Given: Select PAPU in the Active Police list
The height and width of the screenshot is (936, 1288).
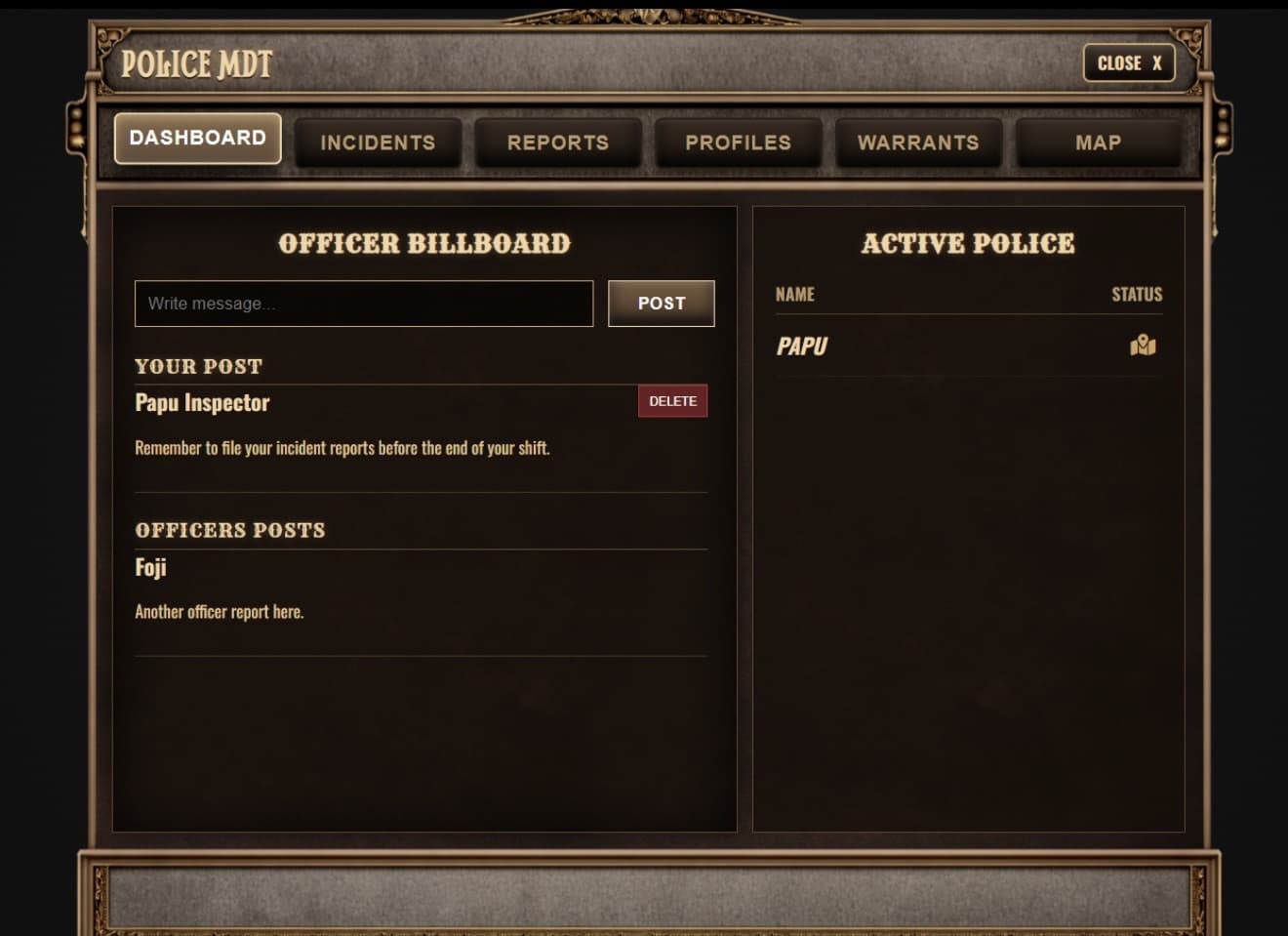Looking at the screenshot, I should pyautogui.click(x=801, y=346).
